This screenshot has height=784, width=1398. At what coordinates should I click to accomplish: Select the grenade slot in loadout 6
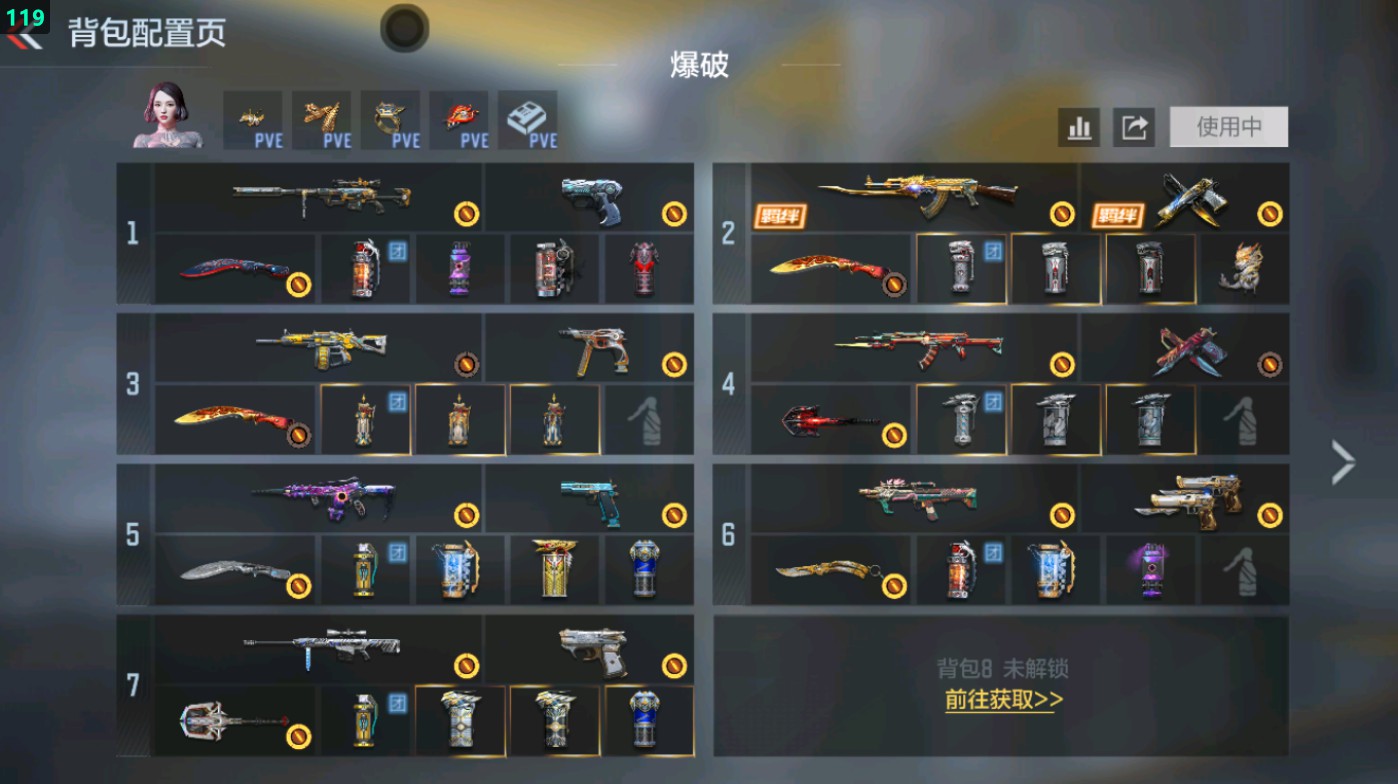pos(960,570)
